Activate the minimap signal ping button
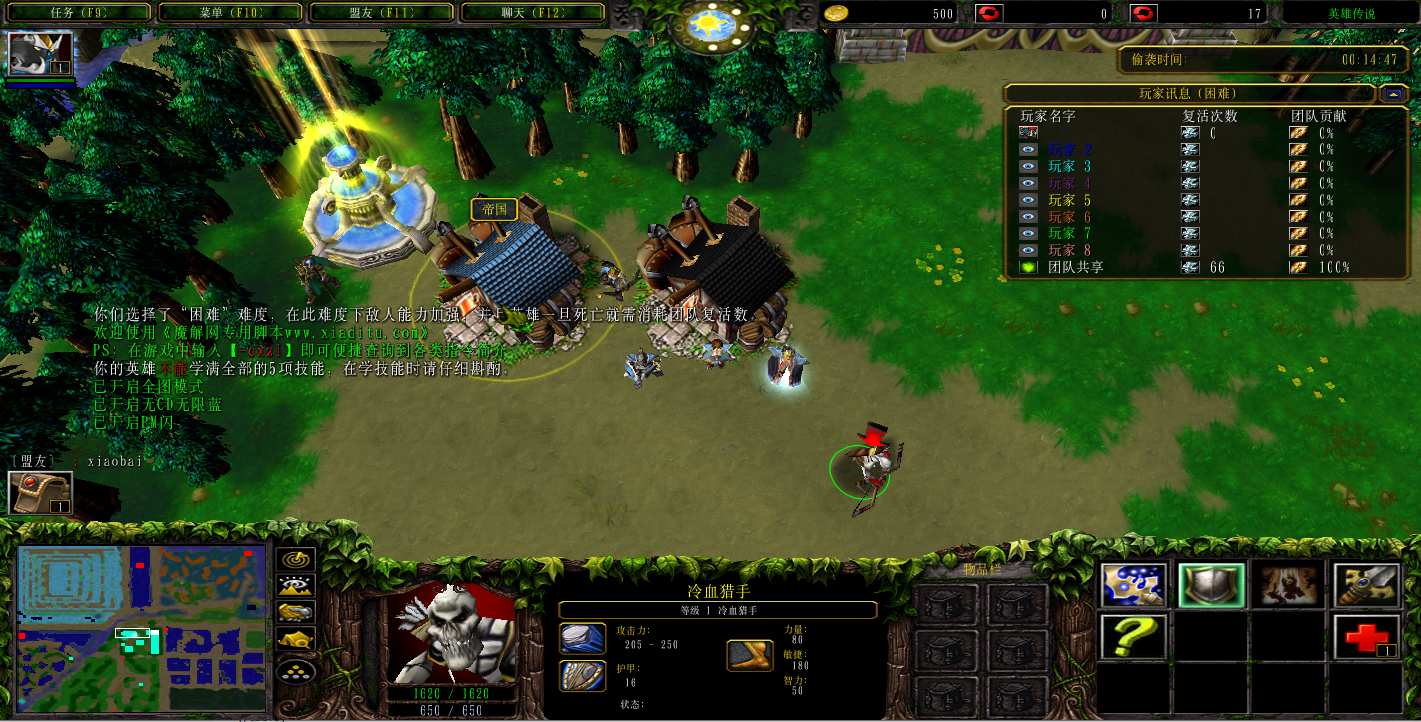 [296, 560]
